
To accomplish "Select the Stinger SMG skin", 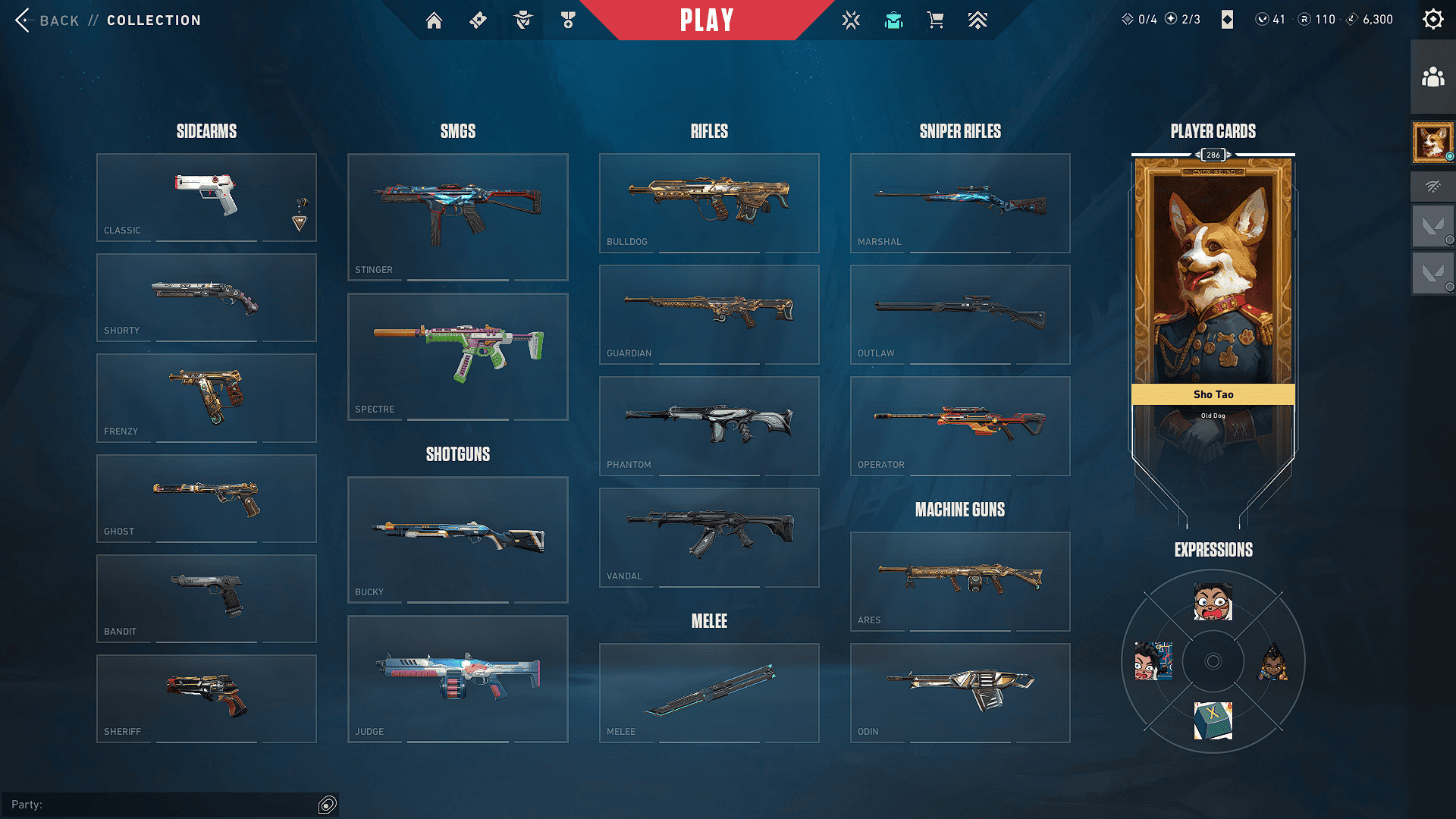I will click(x=457, y=217).
